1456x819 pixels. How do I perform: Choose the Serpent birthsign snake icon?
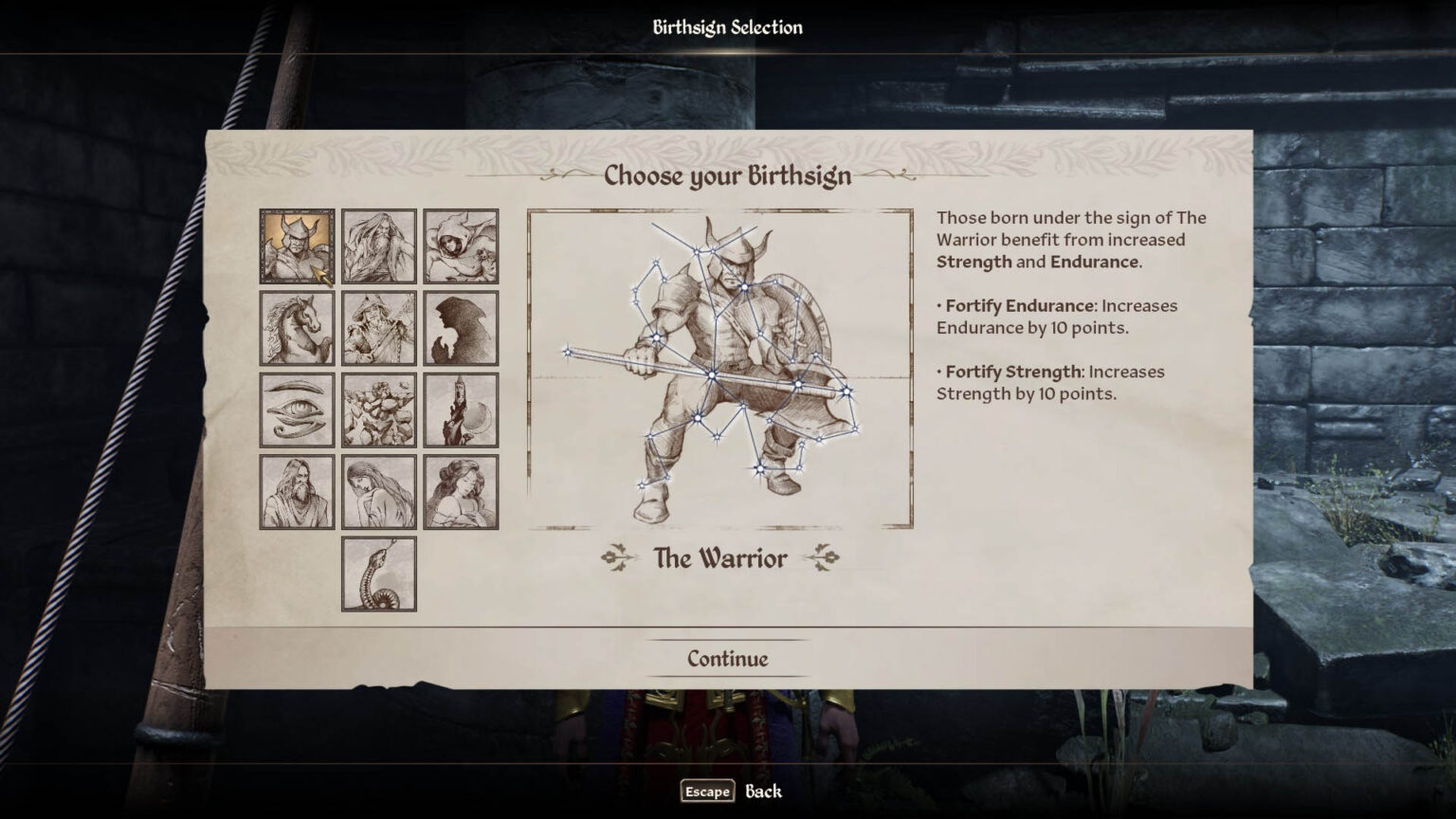tap(379, 573)
